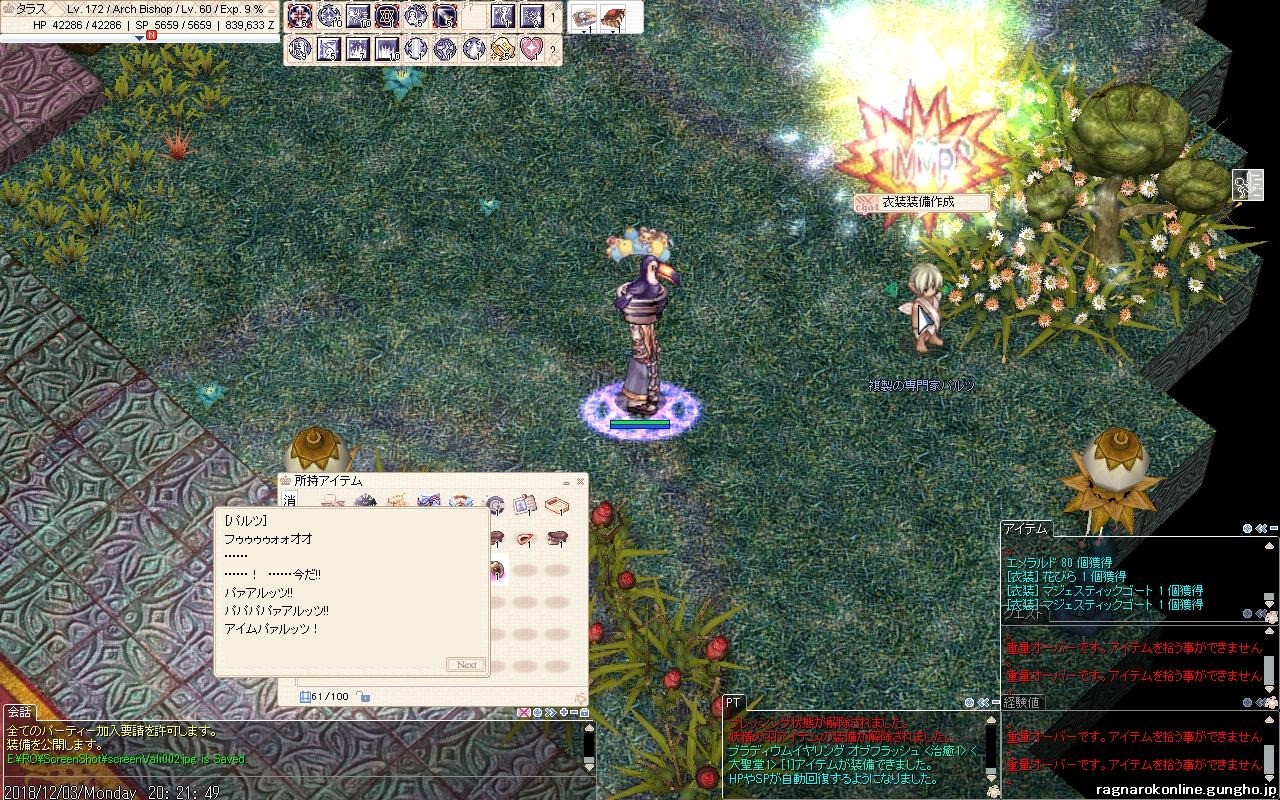Select the highlighted hair item in inventory
Screen dimensions: 1280x800
[496, 571]
